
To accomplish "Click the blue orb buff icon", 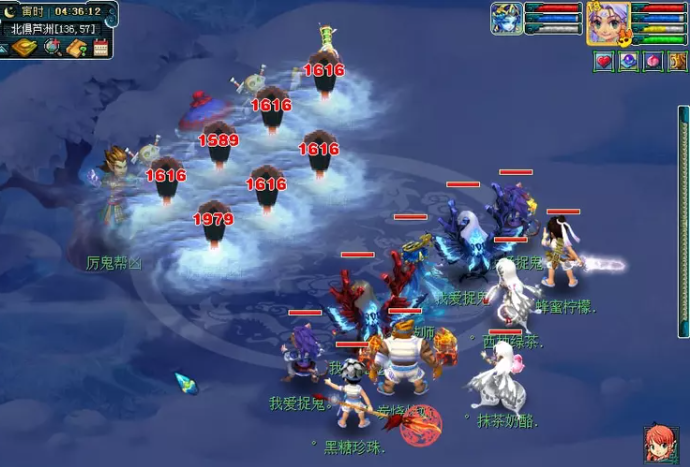I will [x=628, y=61].
